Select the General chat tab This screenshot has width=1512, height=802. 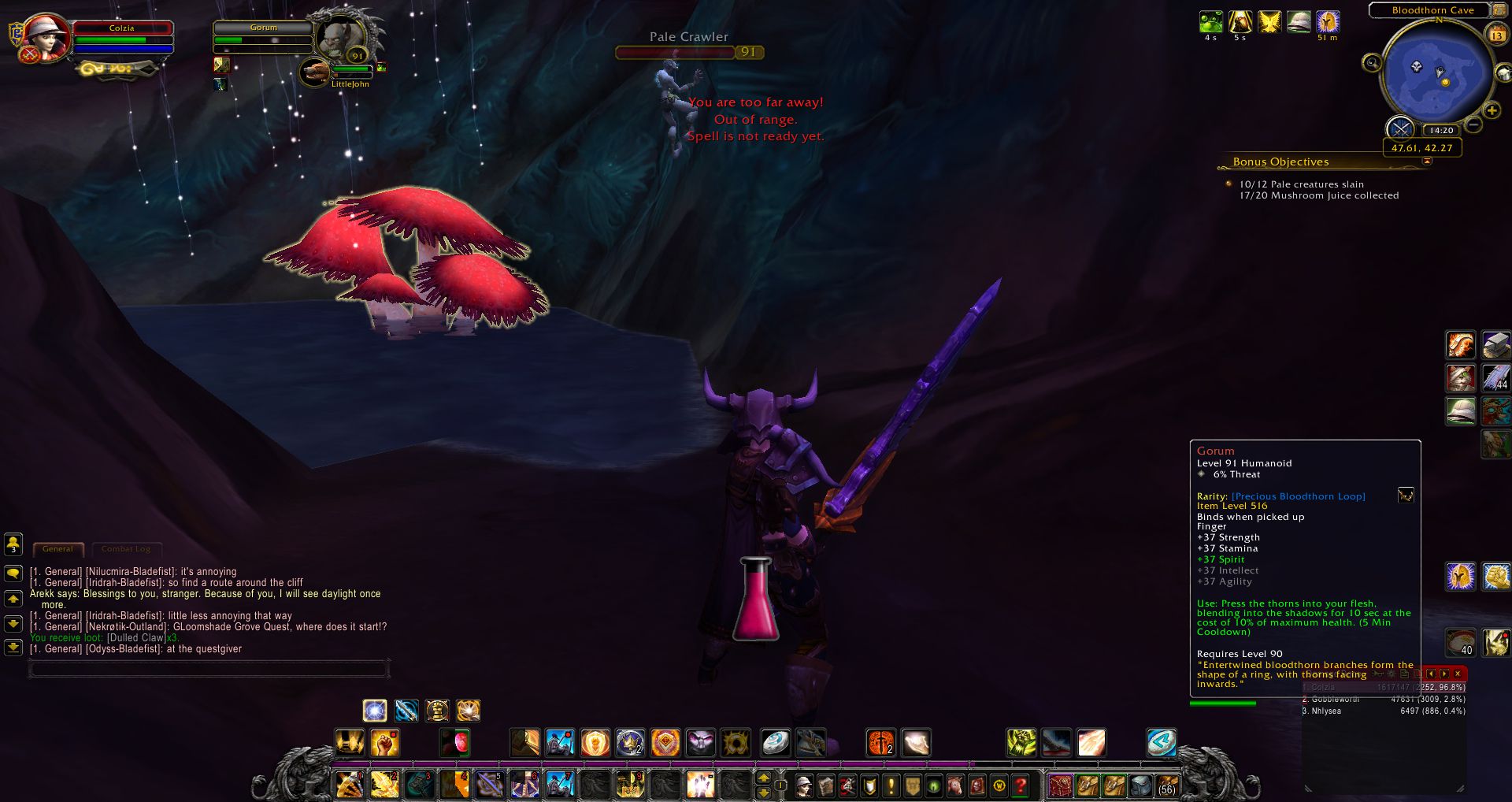click(x=57, y=548)
